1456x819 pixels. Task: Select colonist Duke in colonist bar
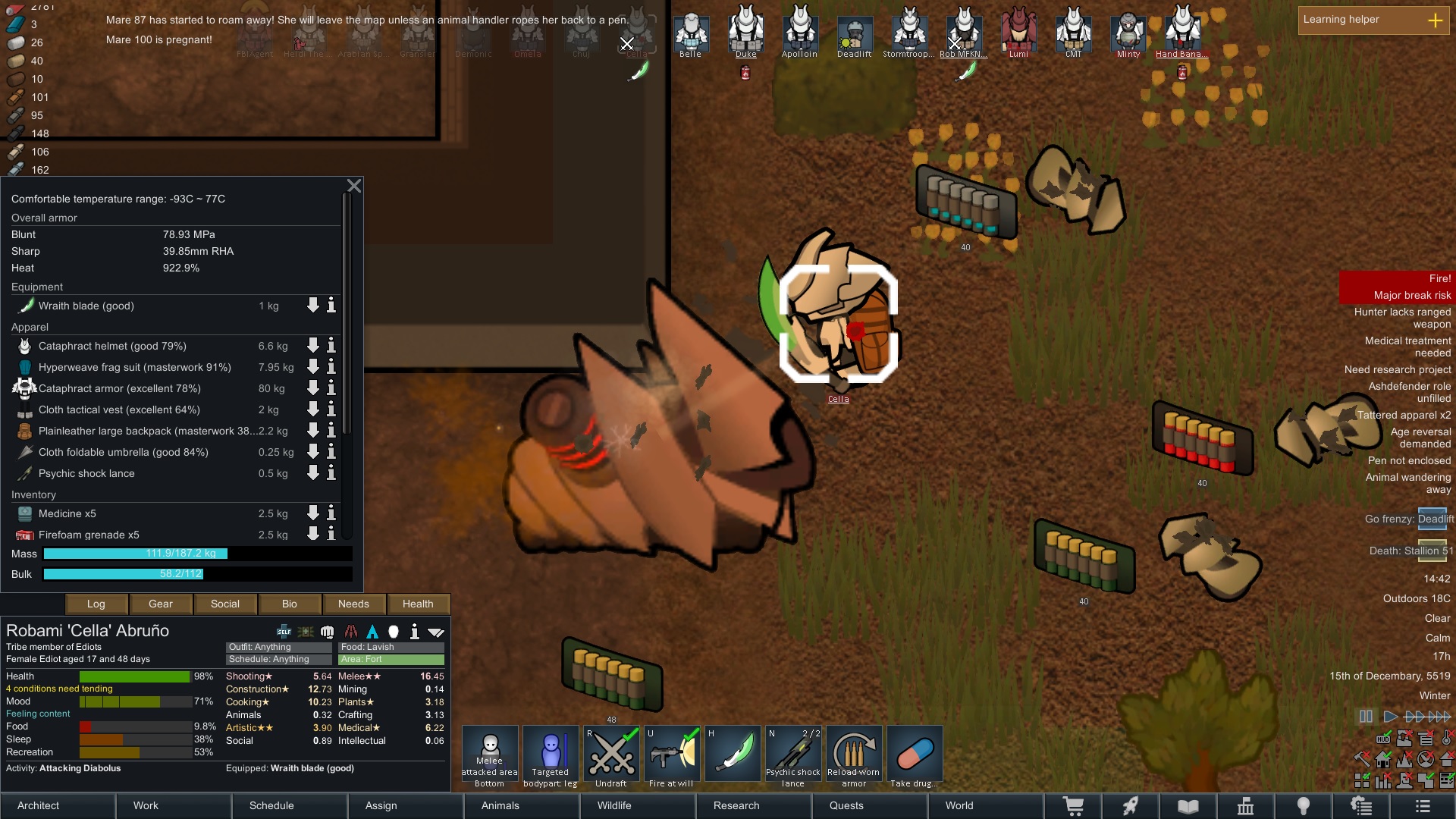(x=746, y=32)
